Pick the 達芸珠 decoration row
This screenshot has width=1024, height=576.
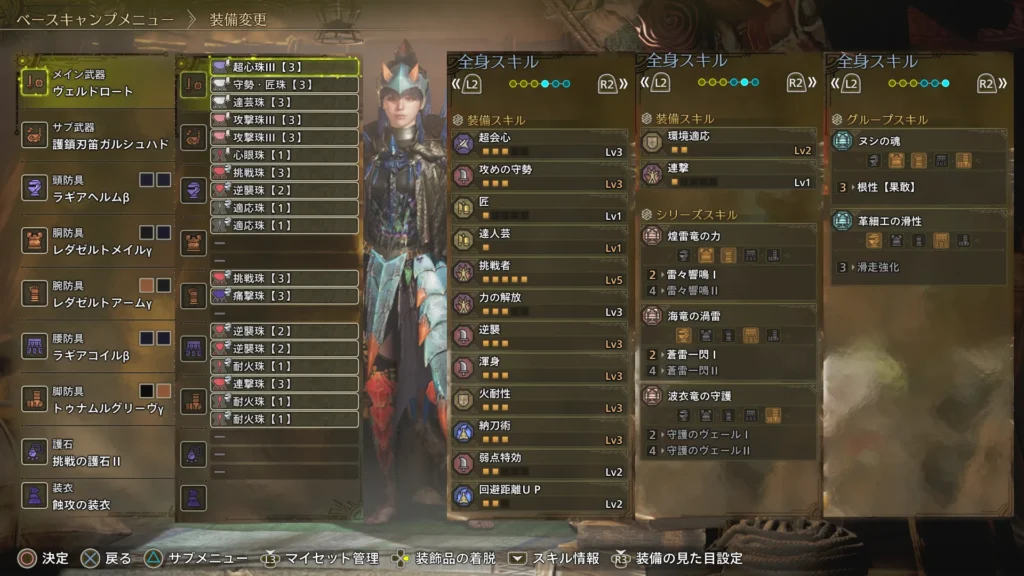point(284,102)
